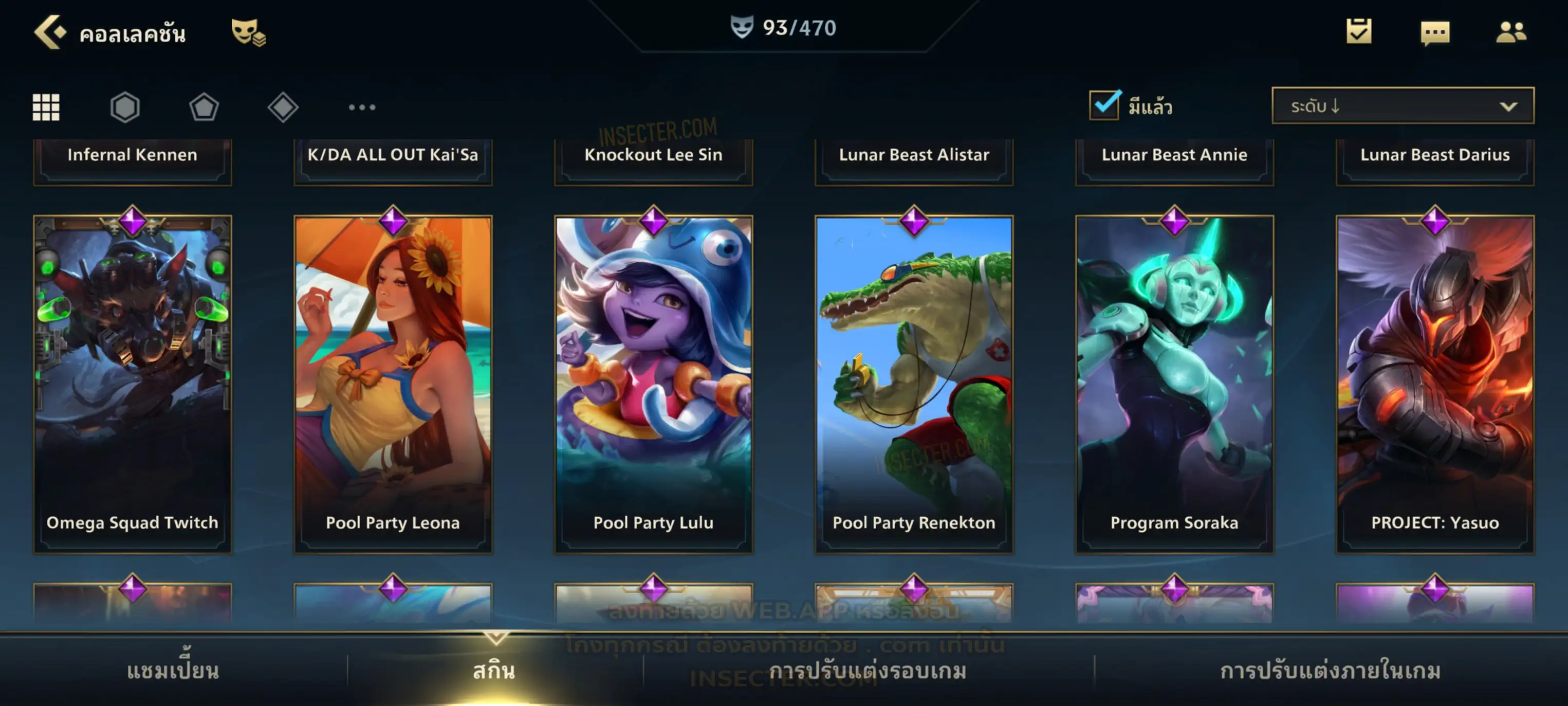The width and height of the screenshot is (1568, 706).
Task: Switch to the การปรับแต่งภายในเกม tab
Action: [x=1331, y=670]
